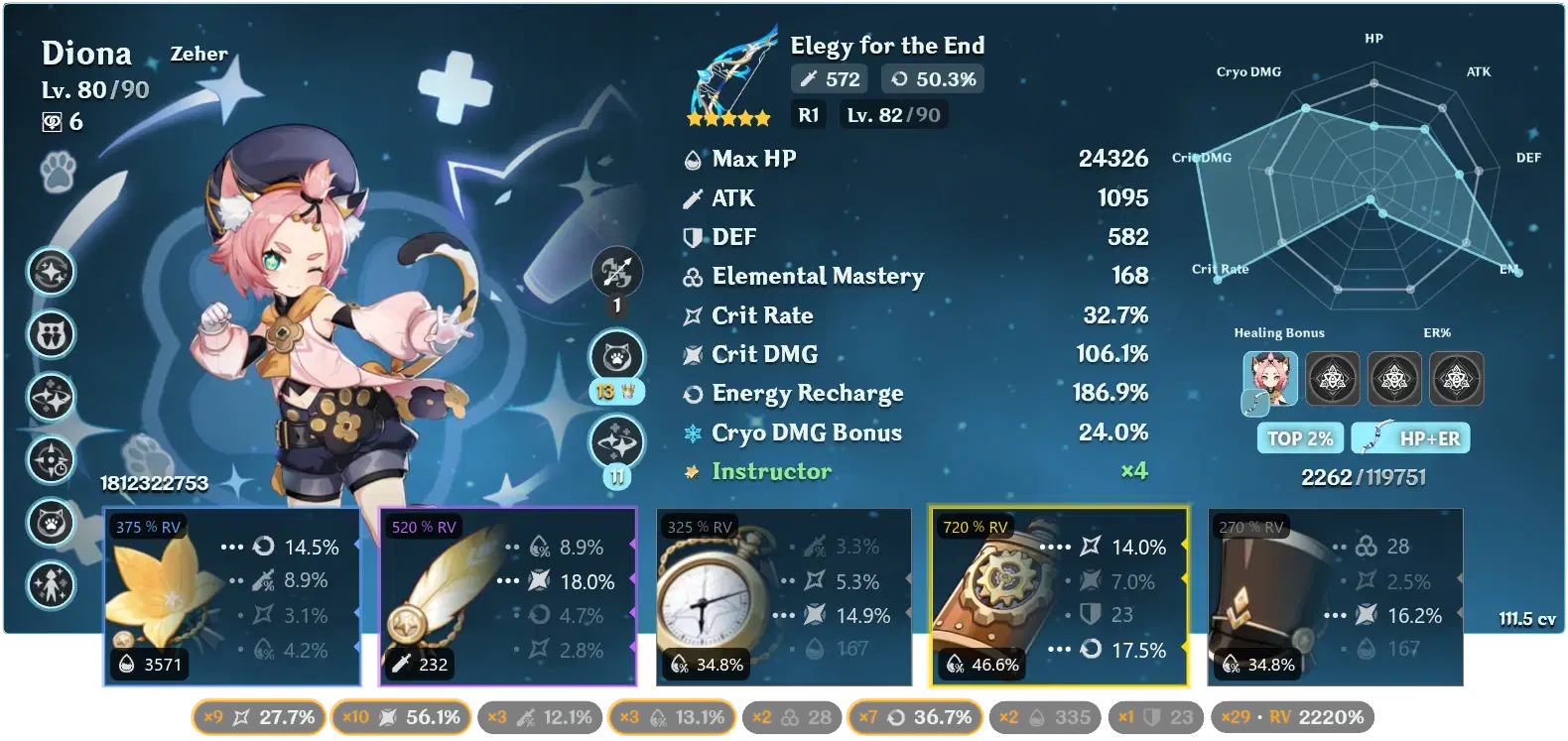Click the TOP 2% ranking badge
The image size is (1568, 741).
tap(1300, 437)
